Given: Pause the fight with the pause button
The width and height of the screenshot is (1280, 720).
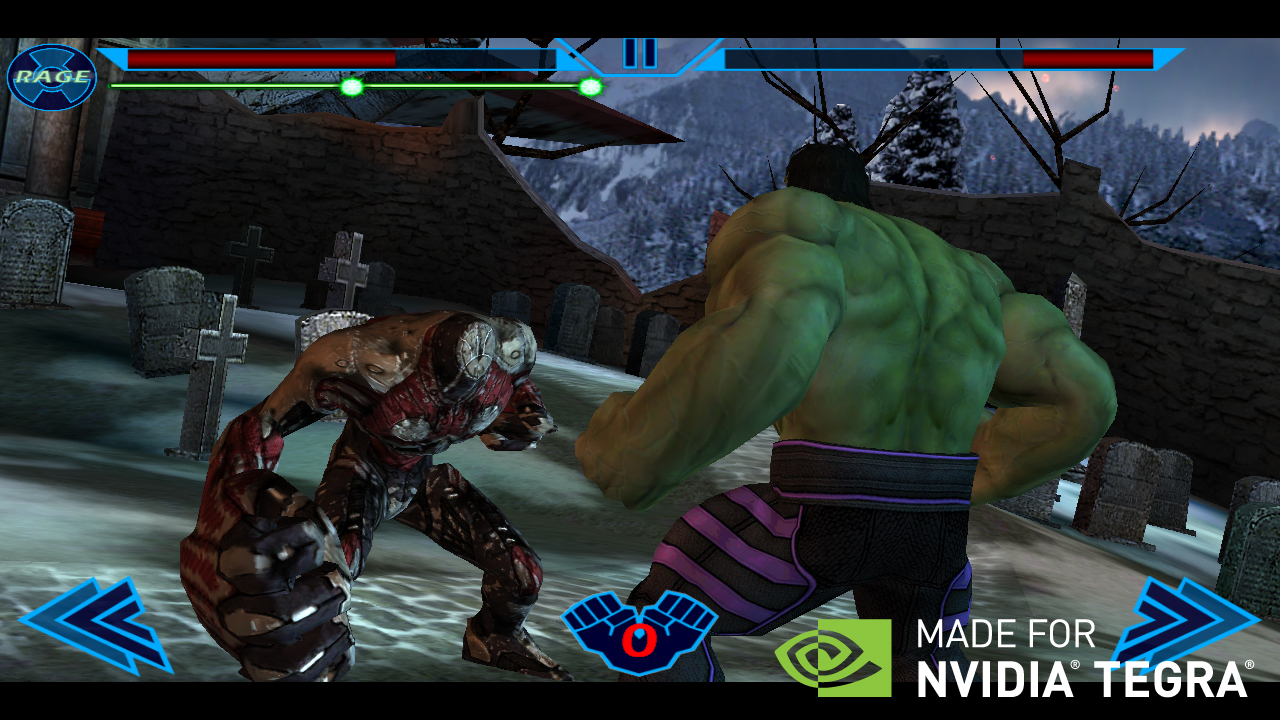Looking at the screenshot, I should pyautogui.click(x=640, y=53).
